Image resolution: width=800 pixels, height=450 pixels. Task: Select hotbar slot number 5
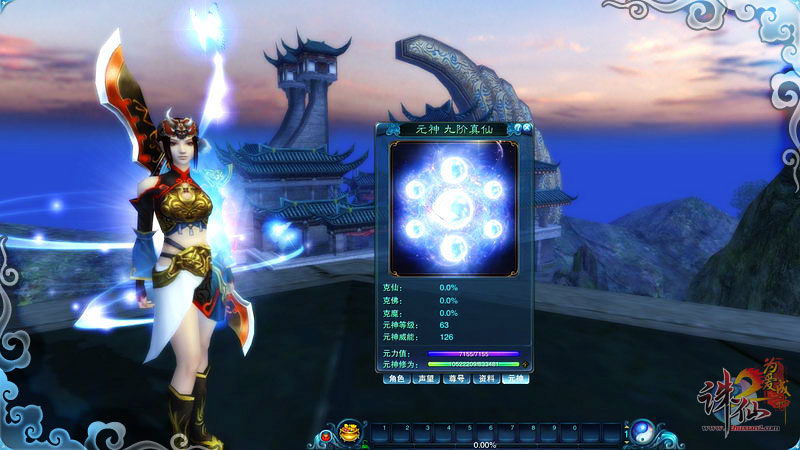pos(467,432)
